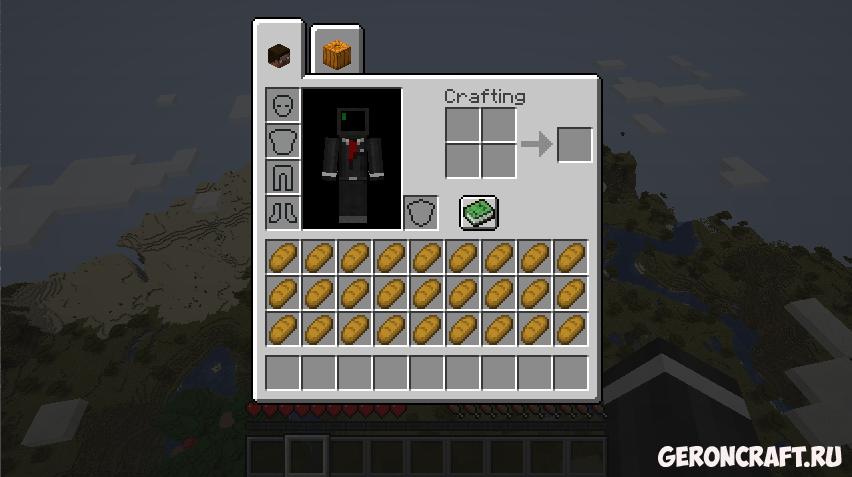Select the shield offhand slot
The image size is (852, 477).
(x=420, y=213)
